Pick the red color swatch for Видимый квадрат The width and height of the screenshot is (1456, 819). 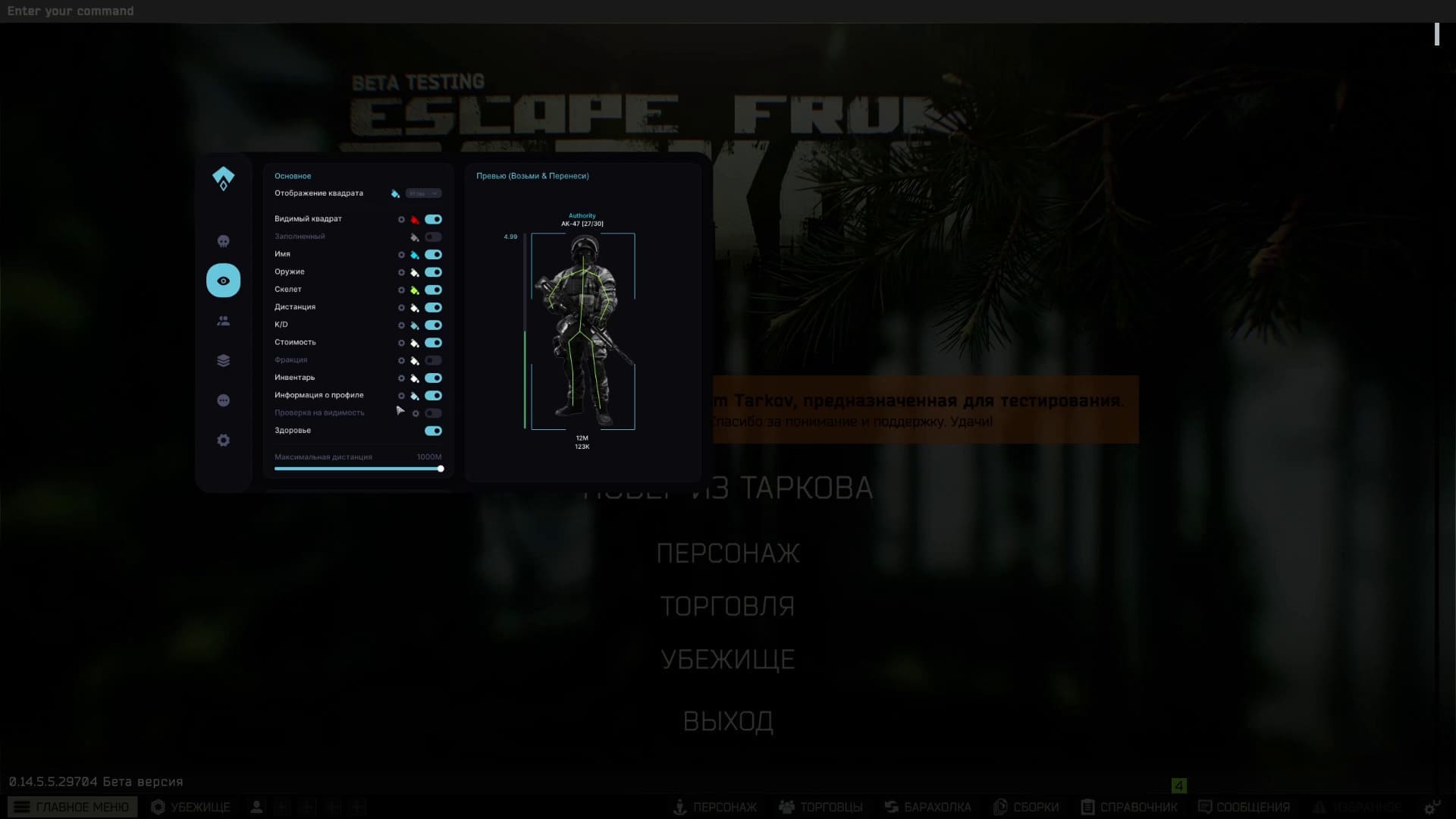point(415,220)
